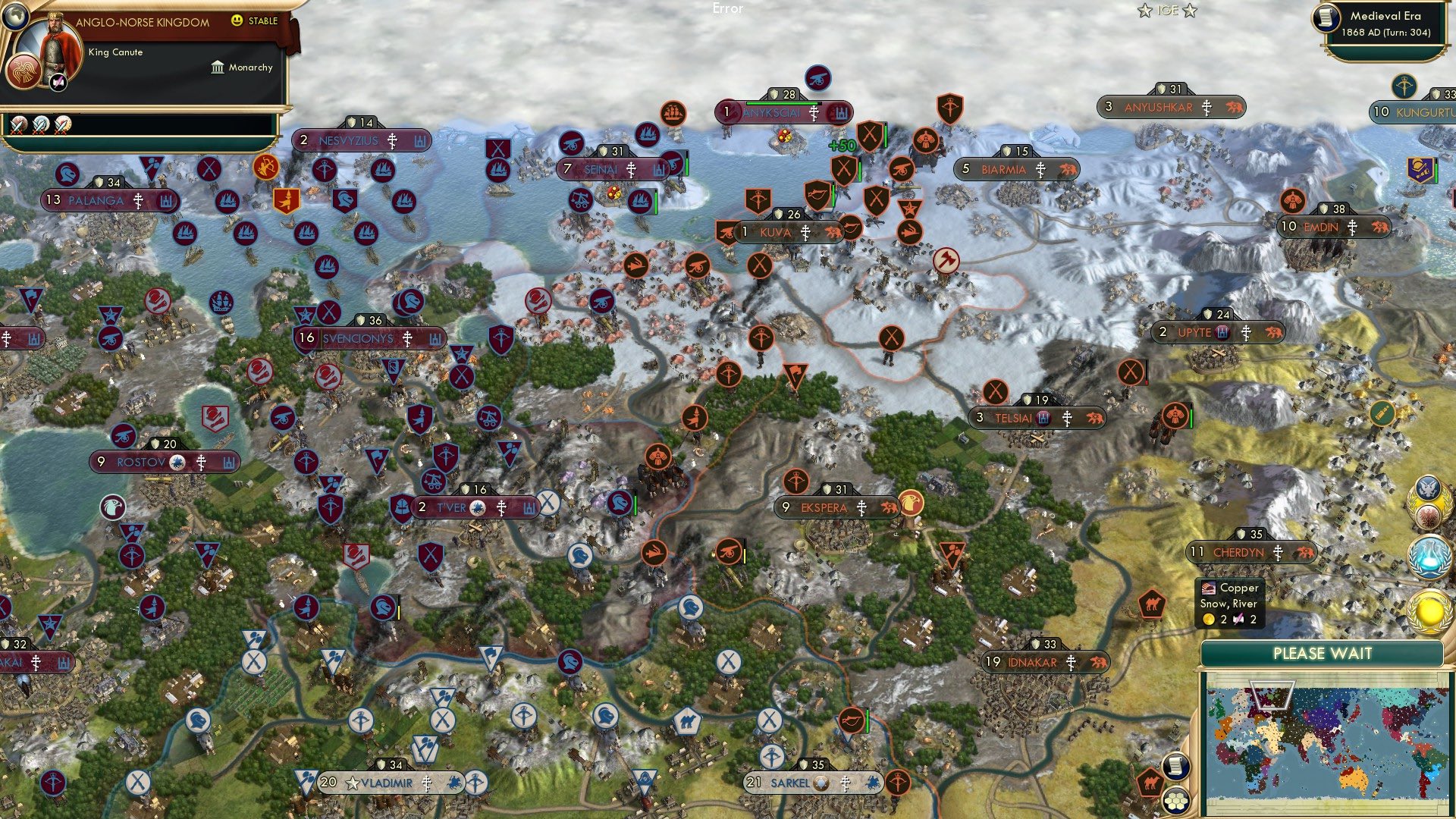Image resolution: width=1456 pixels, height=819 pixels.
Task: Click the STABLE happiness face icon
Action: point(237,22)
